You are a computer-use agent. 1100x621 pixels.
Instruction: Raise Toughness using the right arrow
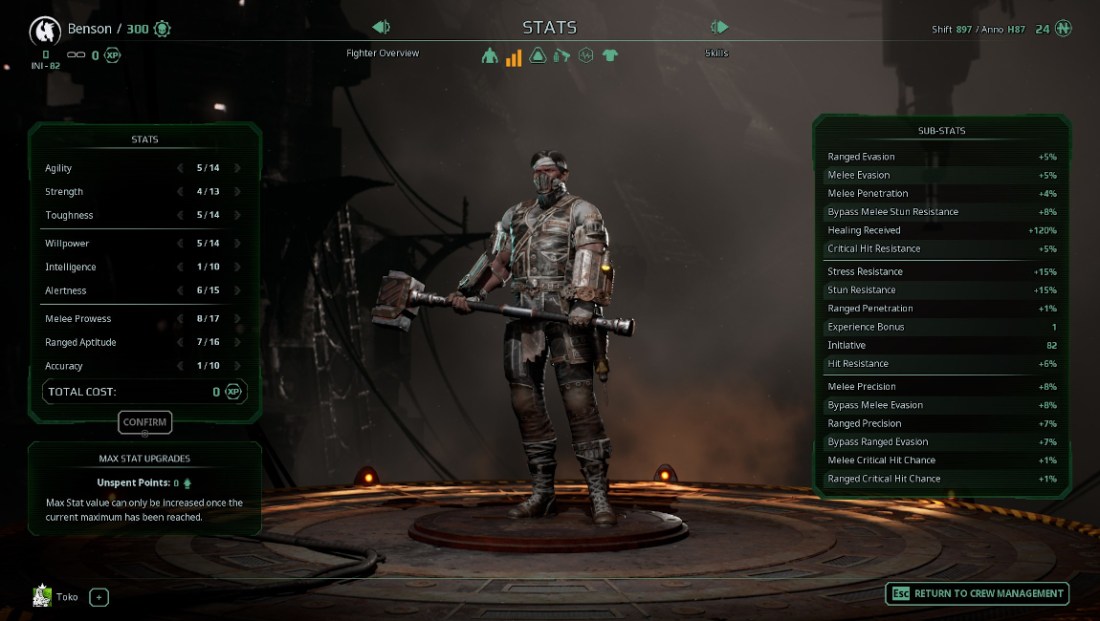point(238,215)
